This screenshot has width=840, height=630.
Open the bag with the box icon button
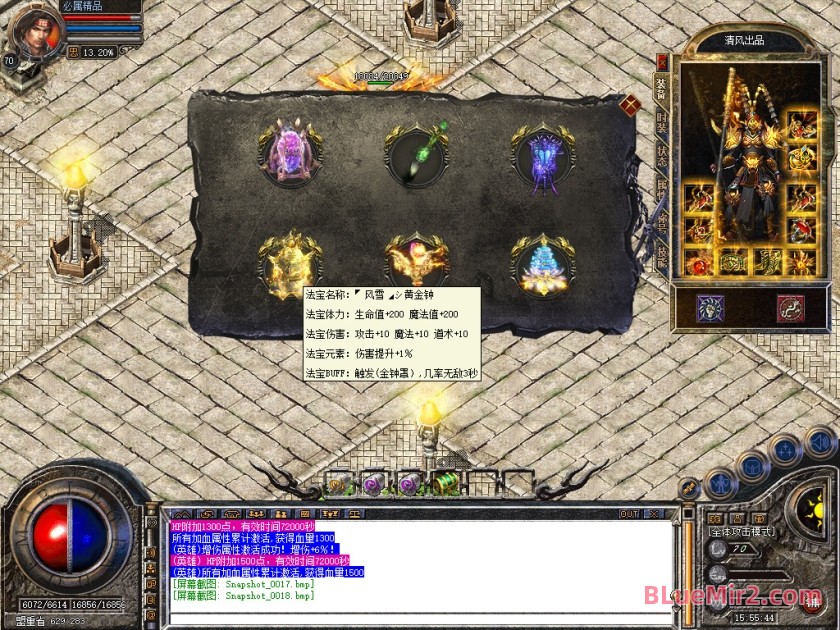[753, 466]
